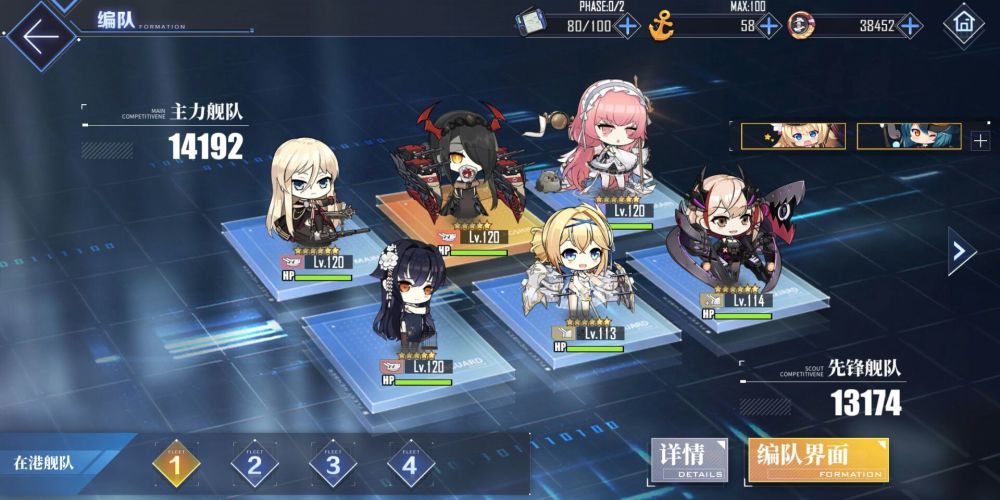Add coins with the plus button
The height and width of the screenshot is (500, 1000).
click(x=909, y=26)
